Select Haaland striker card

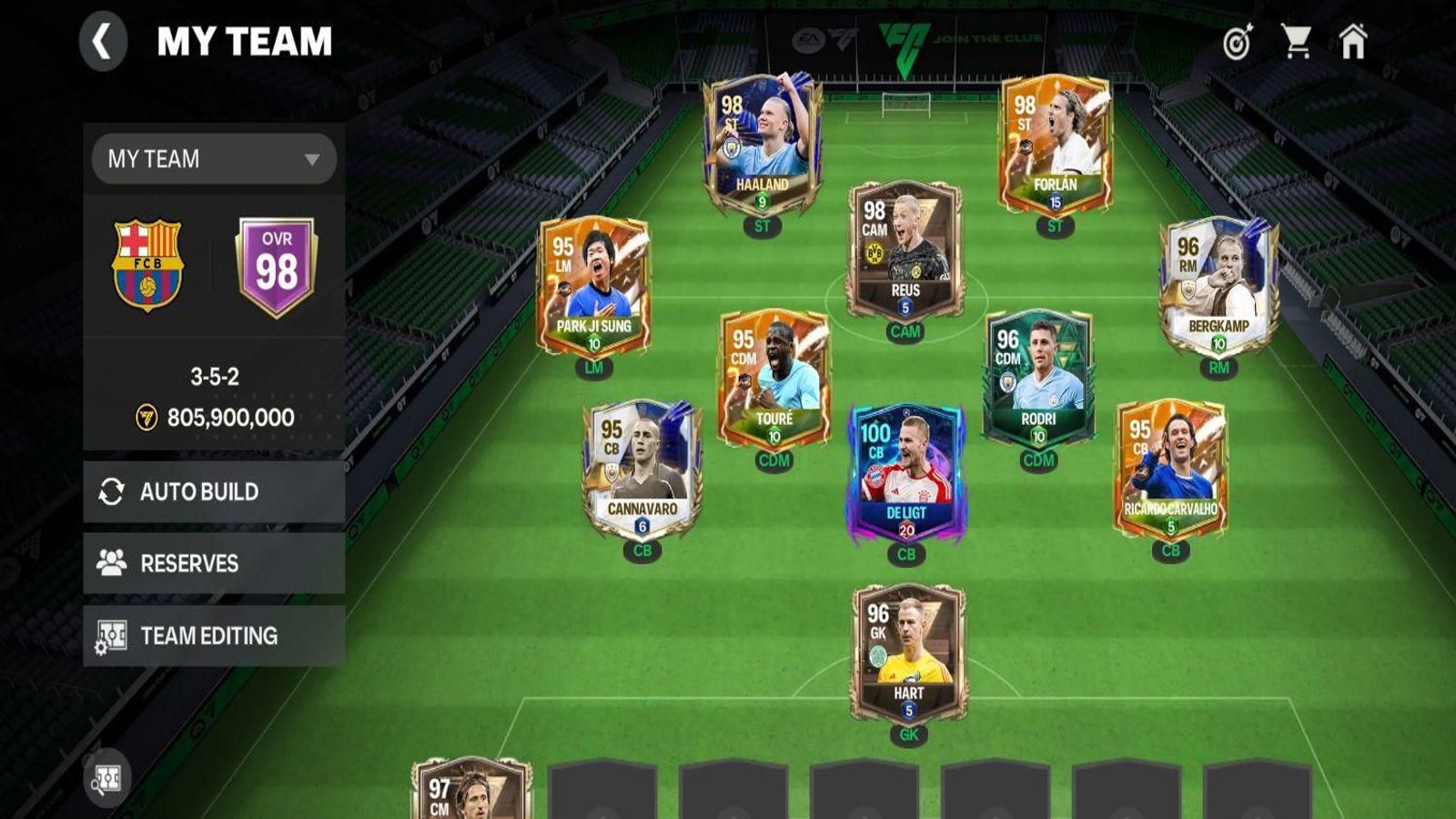click(x=763, y=146)
